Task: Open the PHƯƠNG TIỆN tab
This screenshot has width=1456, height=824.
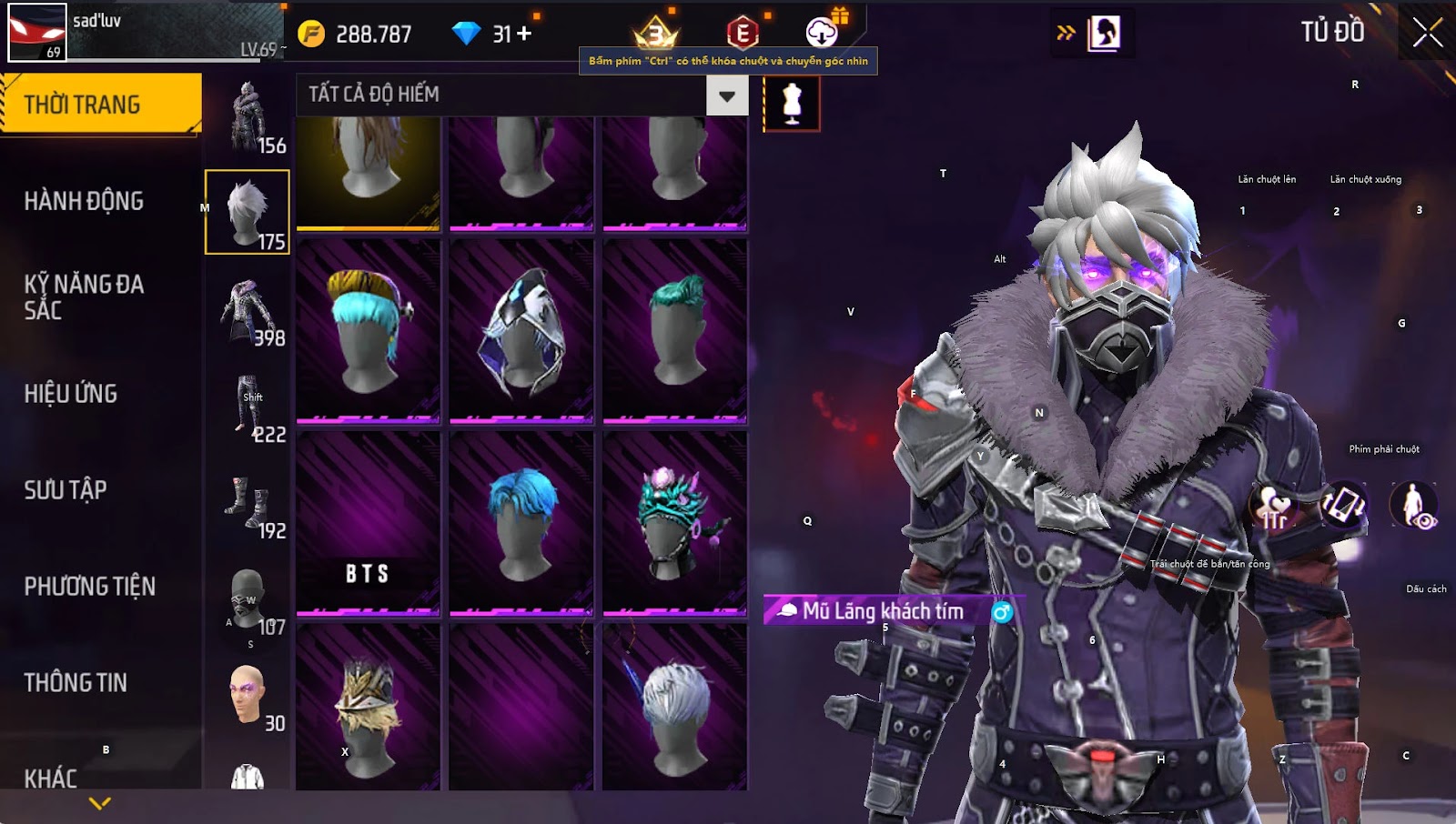Action: (x=89, y=587)
